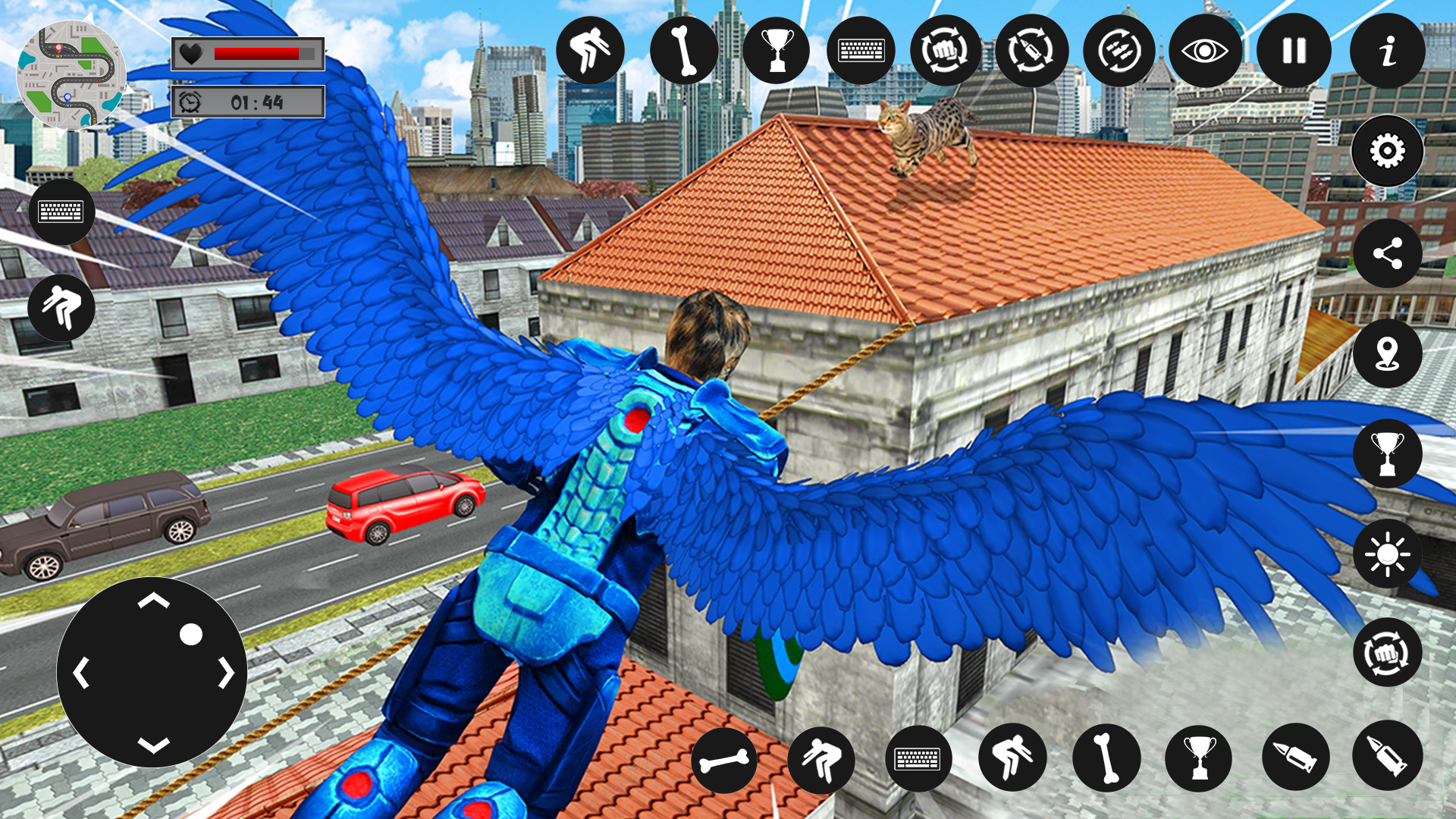
Task: Tap the joystick's up arrow
Action: pos(153,601)
